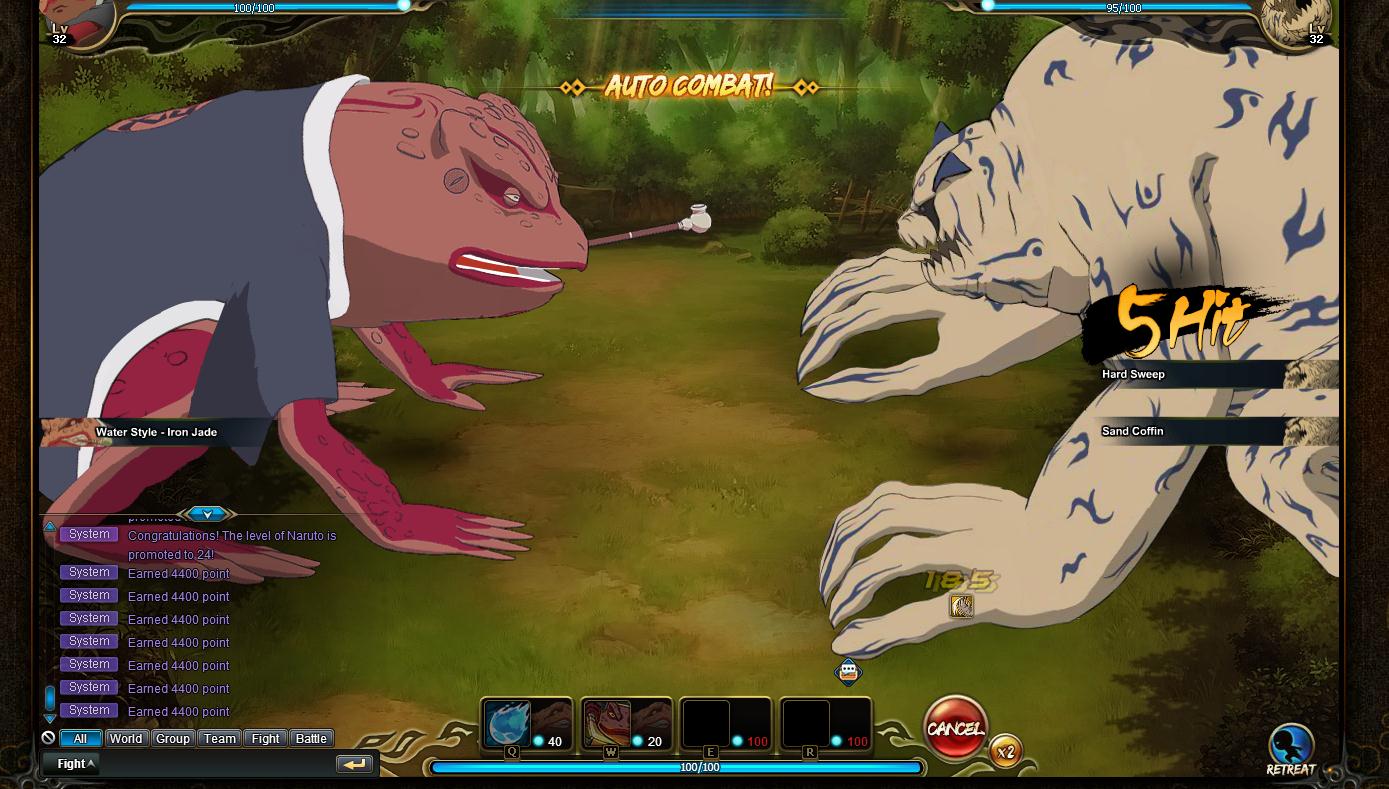This screenshot has height=789, width=1389.
Task: Click the chat block icon beside All
Action: [x=48, y=738]
